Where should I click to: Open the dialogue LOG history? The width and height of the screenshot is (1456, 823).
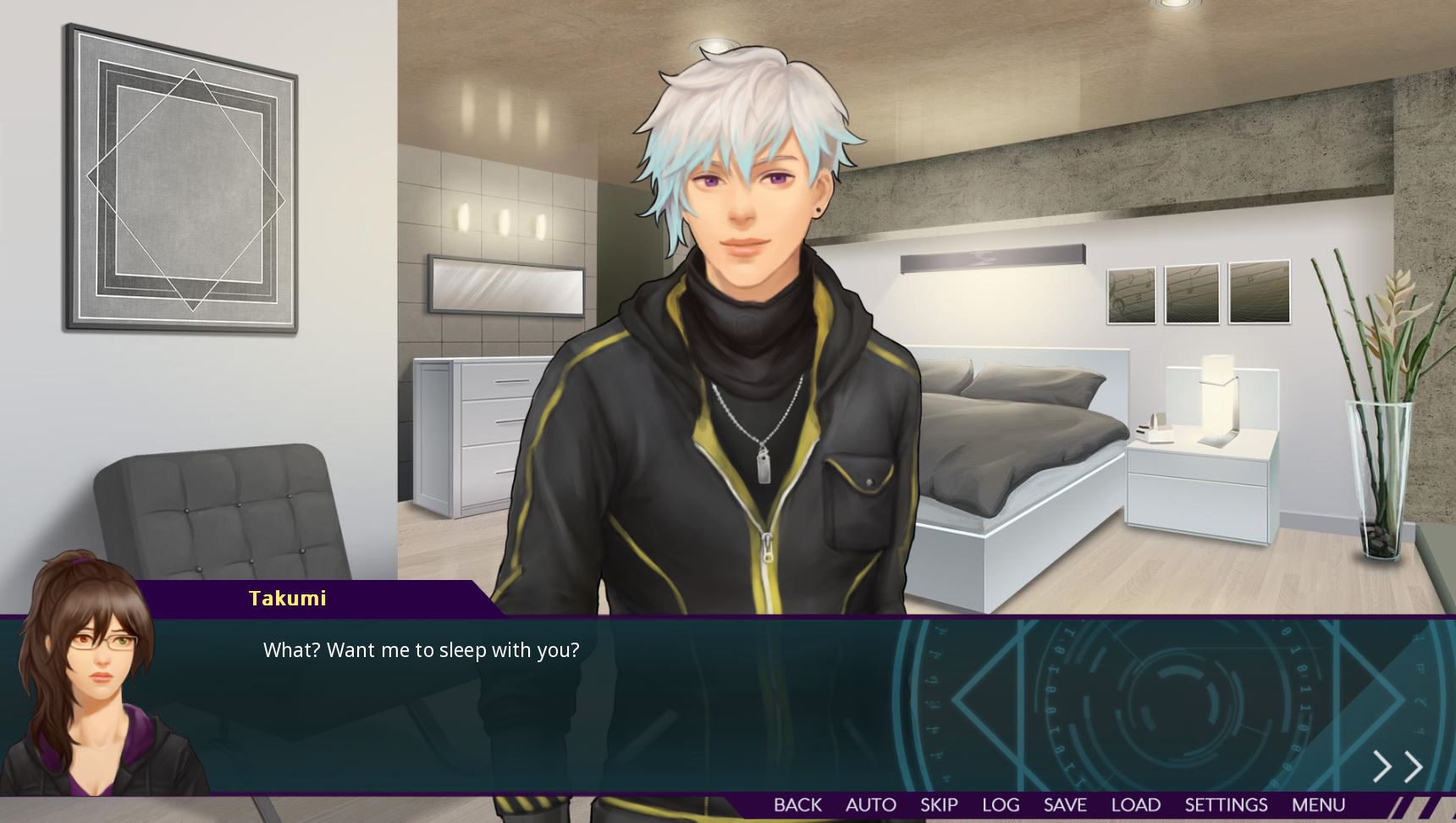point(1001,804)
